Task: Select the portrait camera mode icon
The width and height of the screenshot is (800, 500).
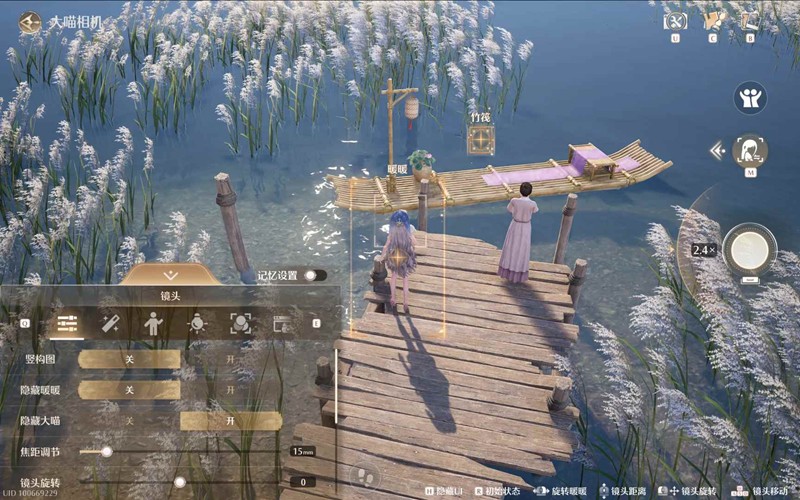Action: [x=749, y=151]
